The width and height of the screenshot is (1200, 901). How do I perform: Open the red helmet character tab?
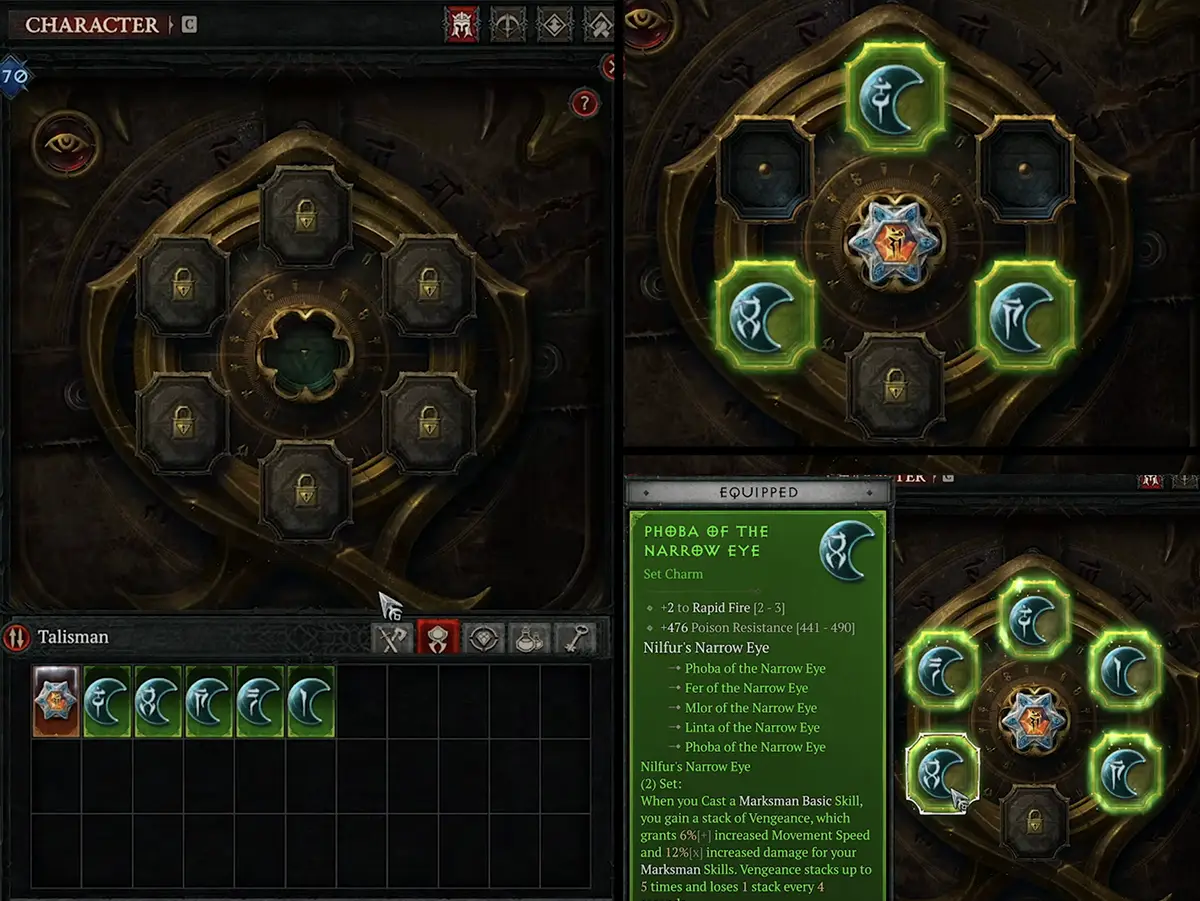click(461, 25)
